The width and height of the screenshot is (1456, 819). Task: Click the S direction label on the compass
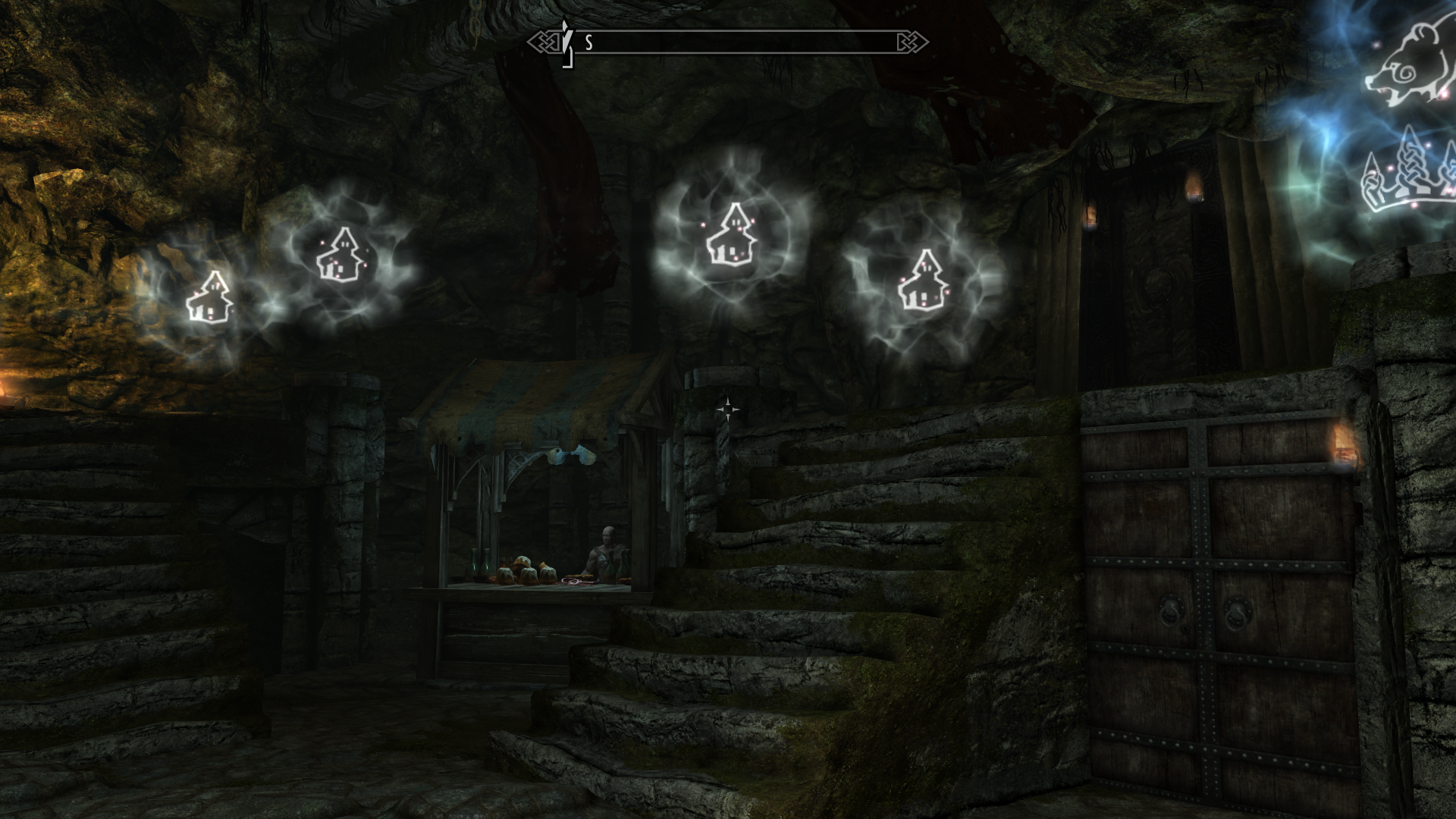586,43
